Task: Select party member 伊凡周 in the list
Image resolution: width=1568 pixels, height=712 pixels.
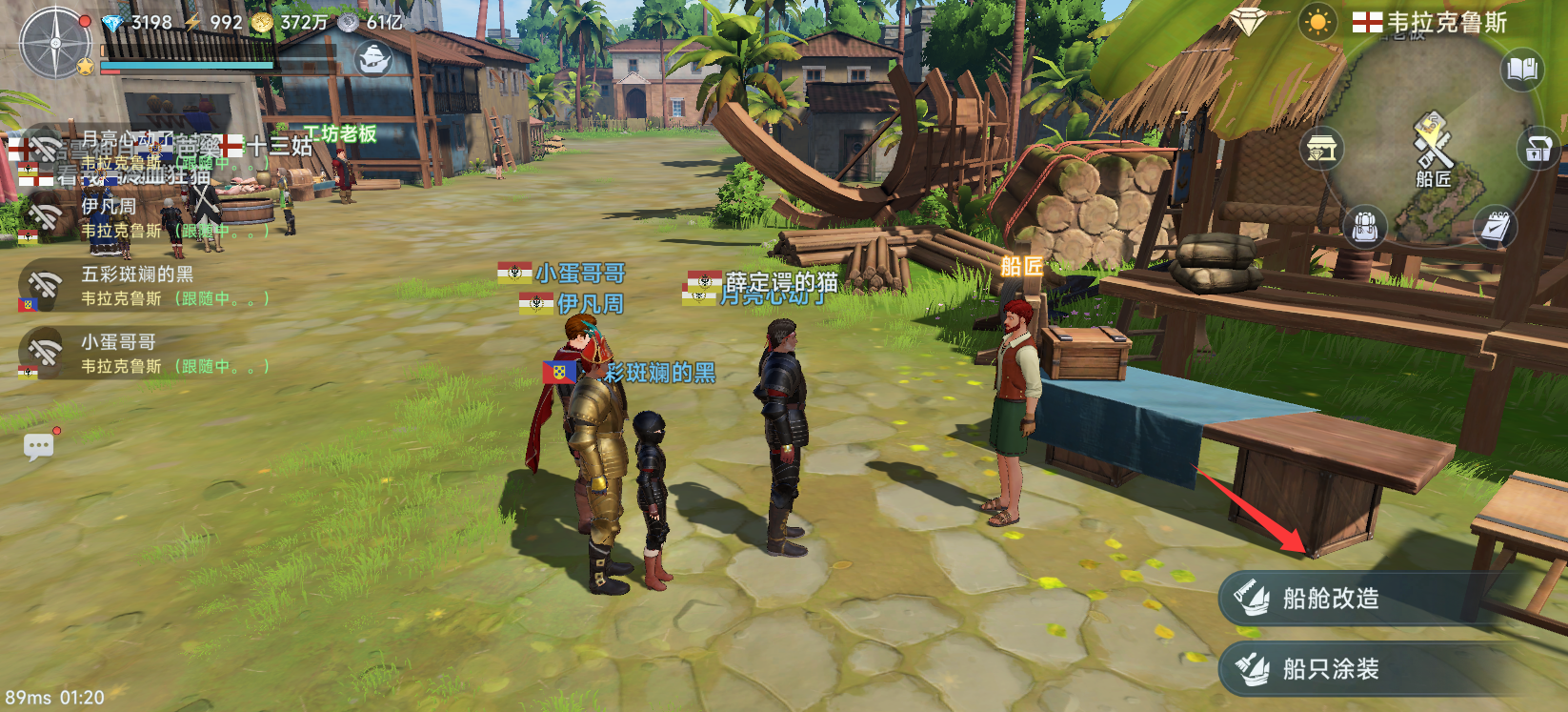Action: point(143,217)
